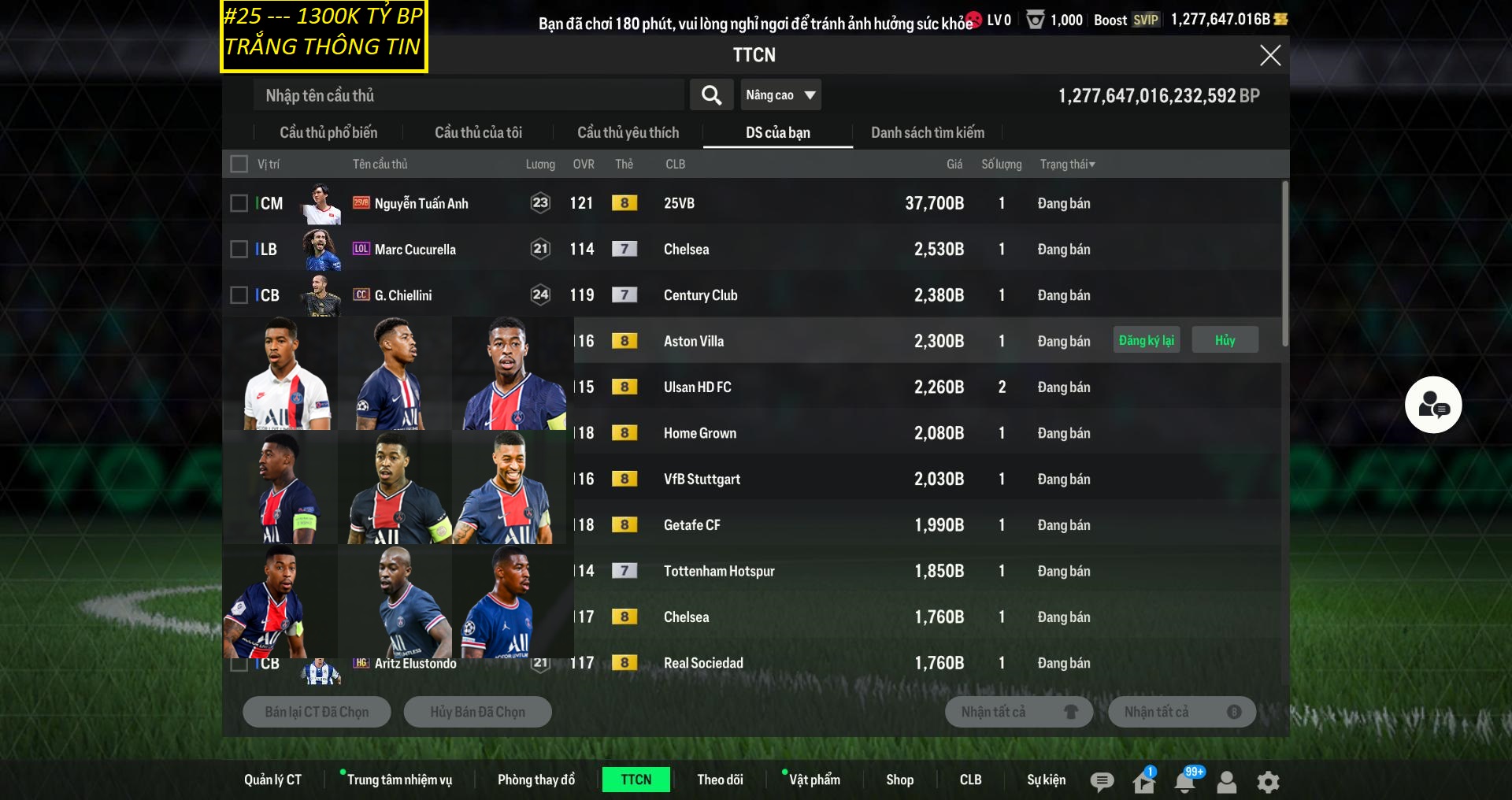Viewport: 1512px width, 800px height.
Task: Toggle the select-all checkbox in the header
Action: pyautogui.click(x=239, y=164)
